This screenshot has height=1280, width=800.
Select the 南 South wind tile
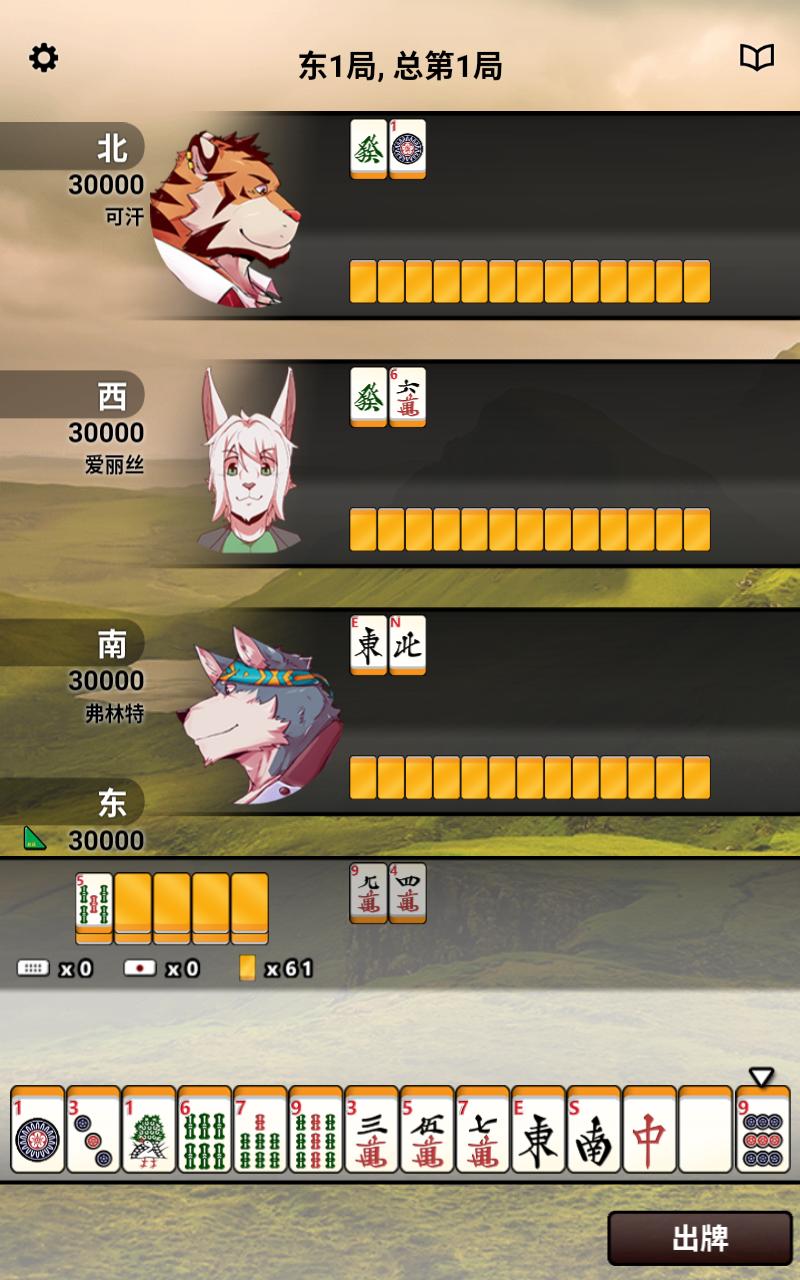point(594,1130)
